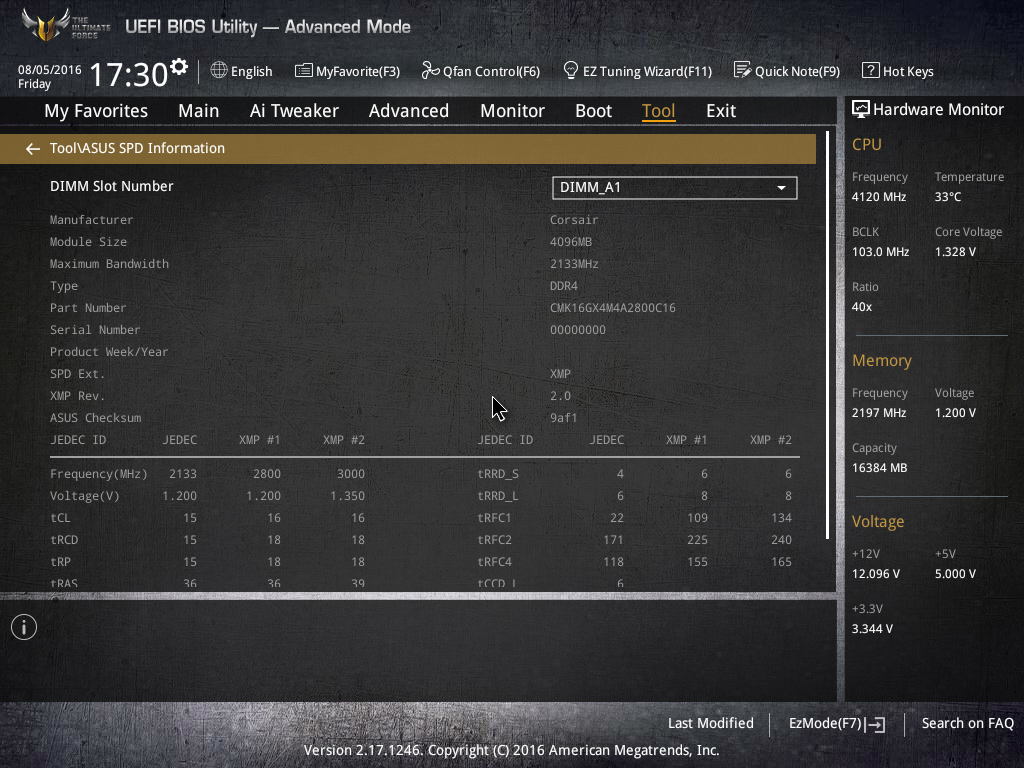Viewport: 1024px width, 768px height.
Task: Open the DIMM_A1 slot dropdown
Action: pos(674,187)
